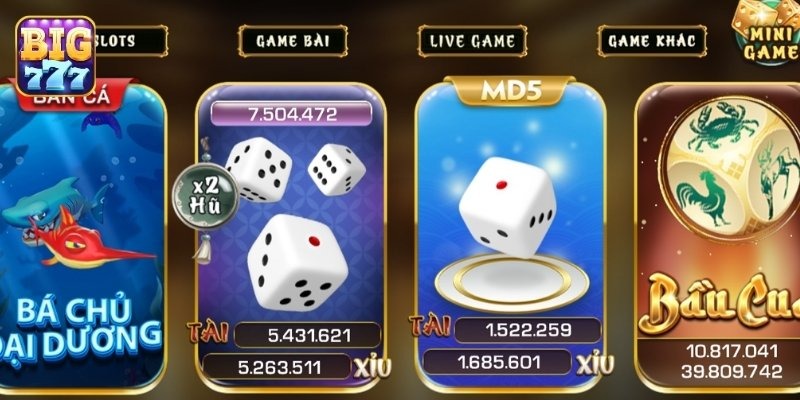Image resolution: width=800 pixels, height=400 pixels.
Task: Select the Game Khác category
Action: point(652,41)
